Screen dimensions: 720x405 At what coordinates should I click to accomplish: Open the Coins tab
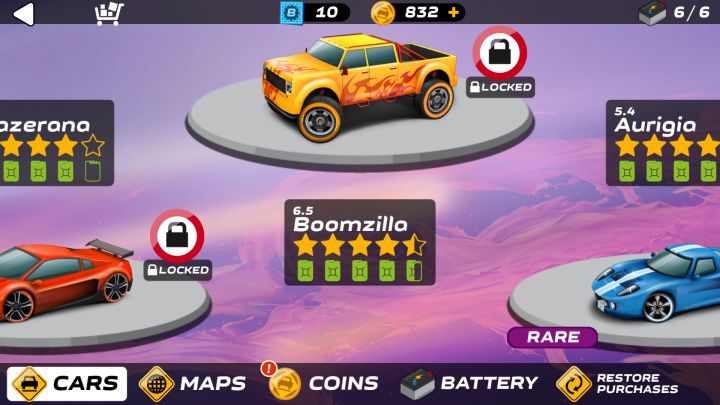(x=324, y=383)
